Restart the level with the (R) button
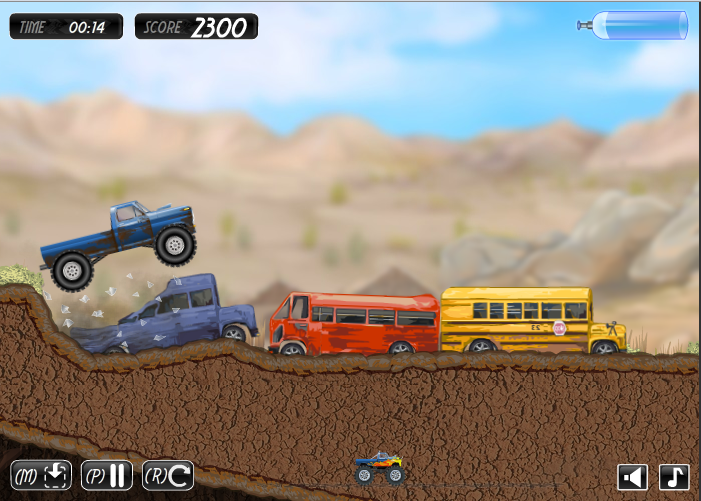This screenshot has height=501, width=701. pos(168,475)
